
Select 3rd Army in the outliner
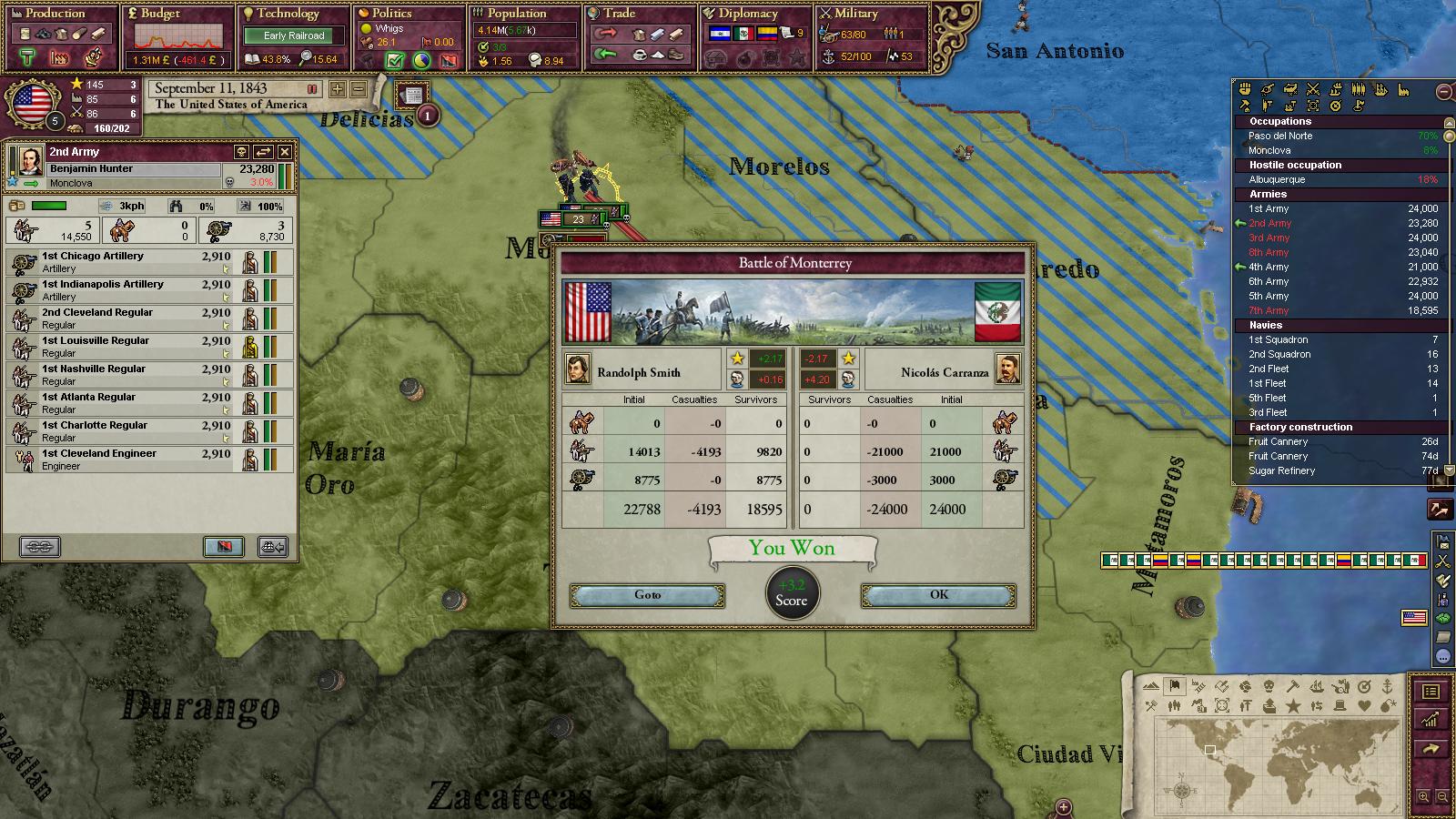pyautogui.click(x=1269, y=238)
